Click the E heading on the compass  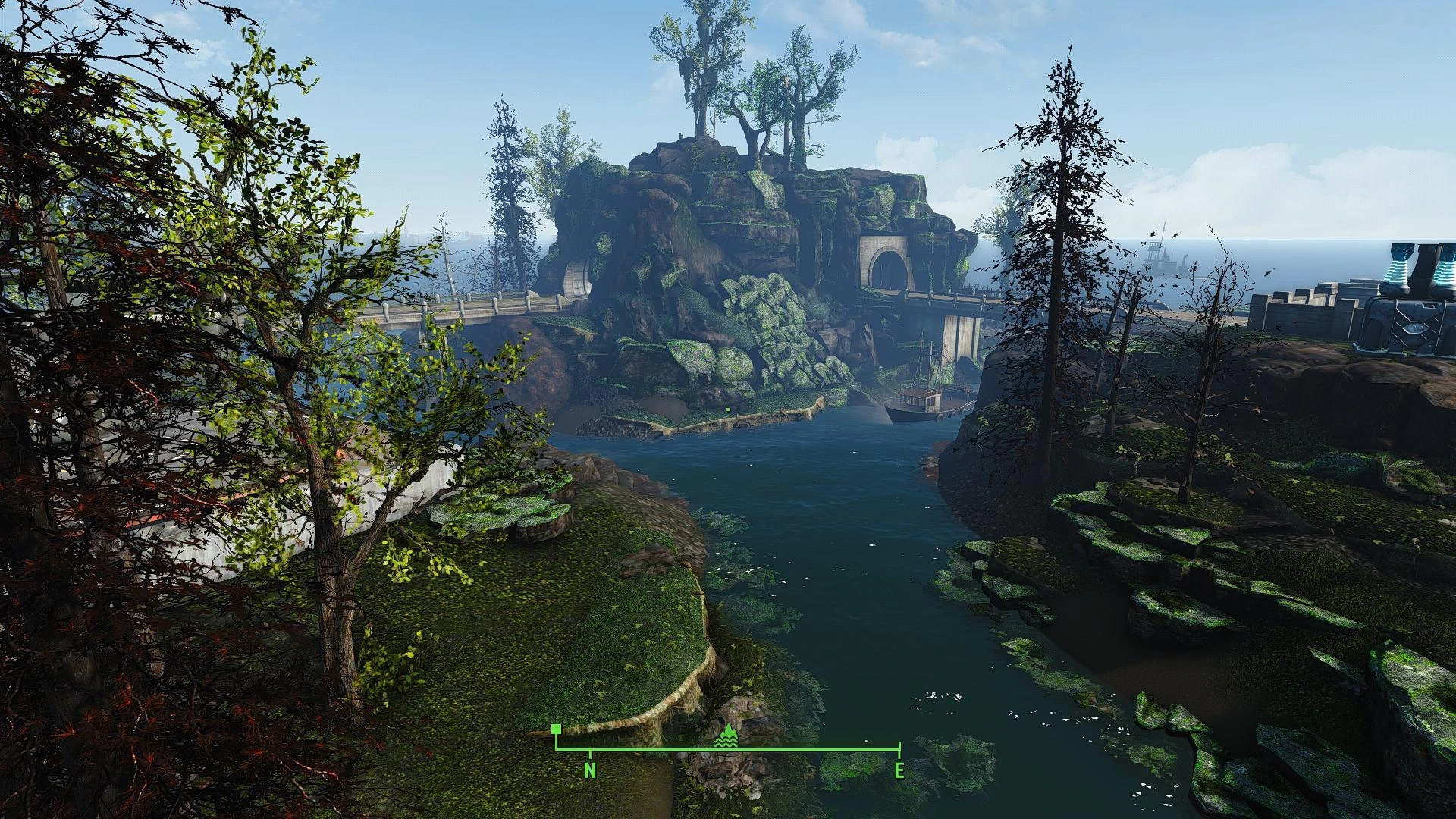tap(899, 771)
